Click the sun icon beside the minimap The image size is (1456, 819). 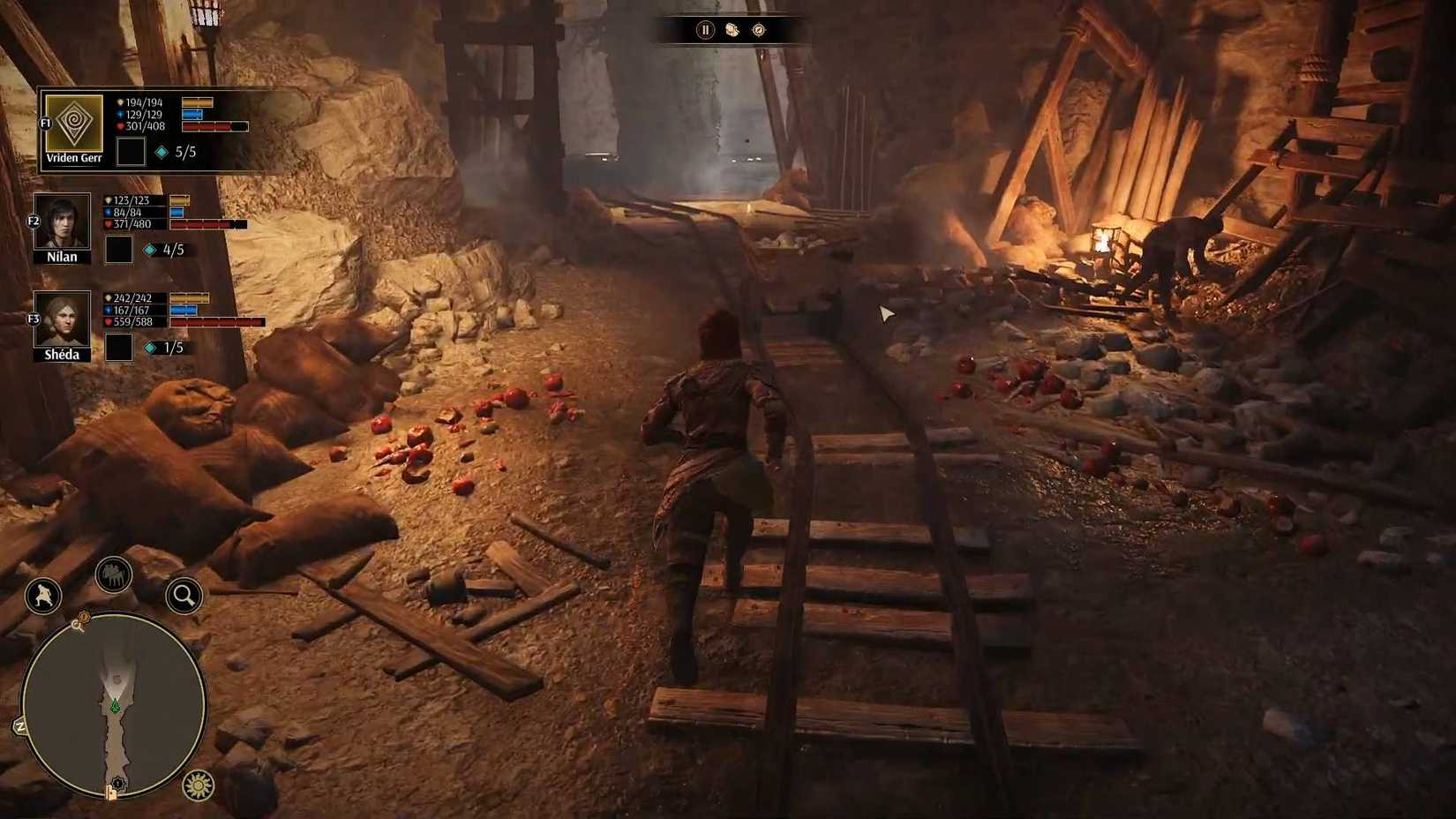point(199,785)
